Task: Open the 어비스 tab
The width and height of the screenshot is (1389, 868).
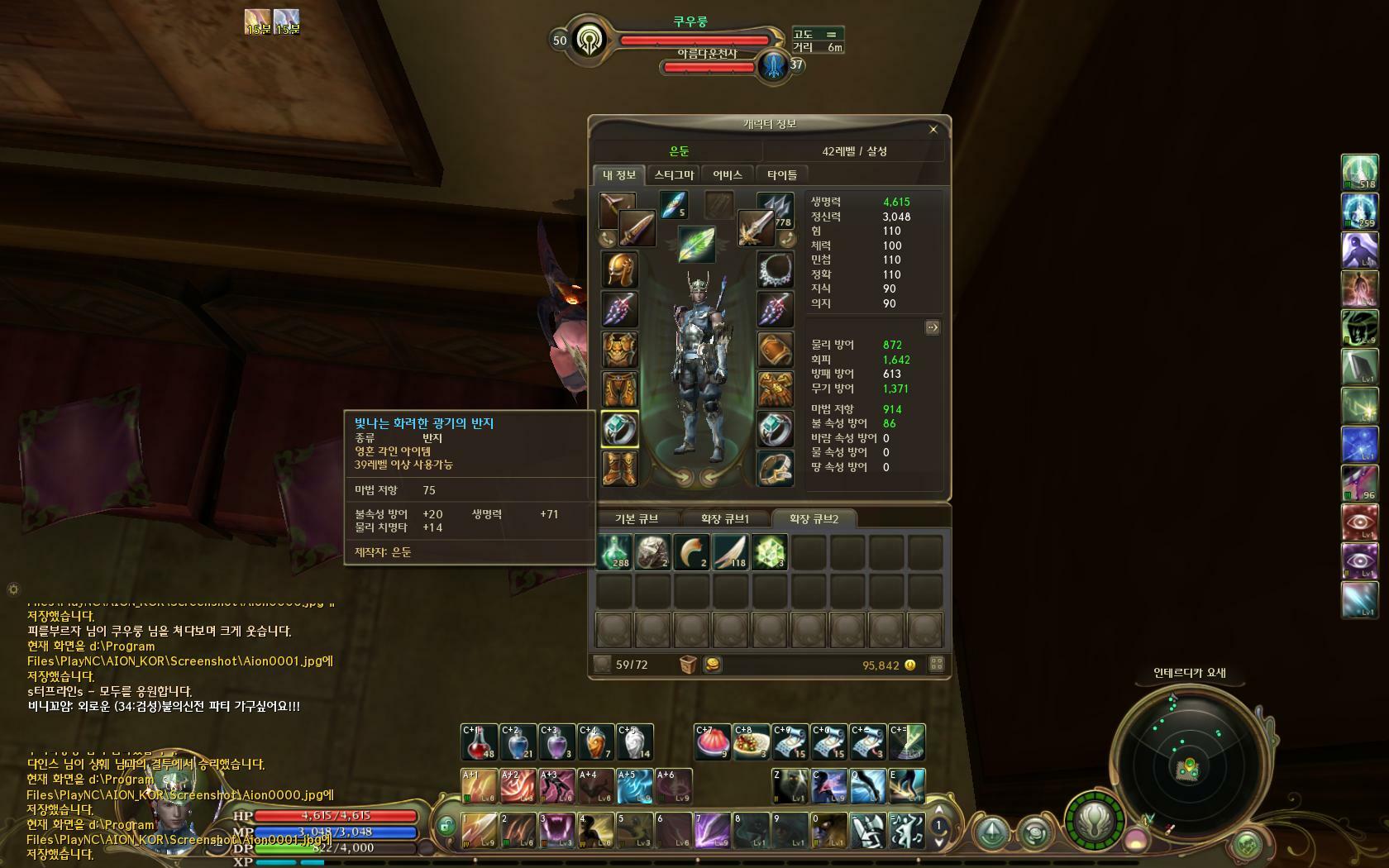Action: coord(728,174)
